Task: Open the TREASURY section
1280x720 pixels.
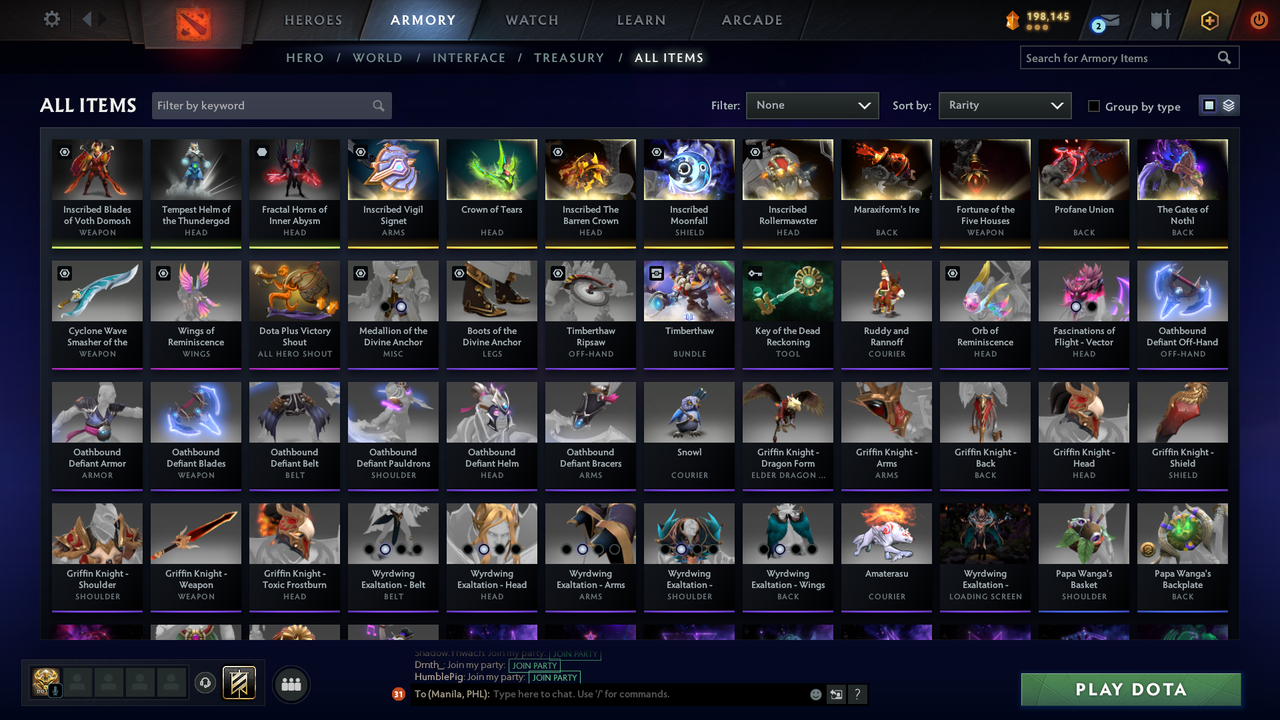Action: coord(569,57)
